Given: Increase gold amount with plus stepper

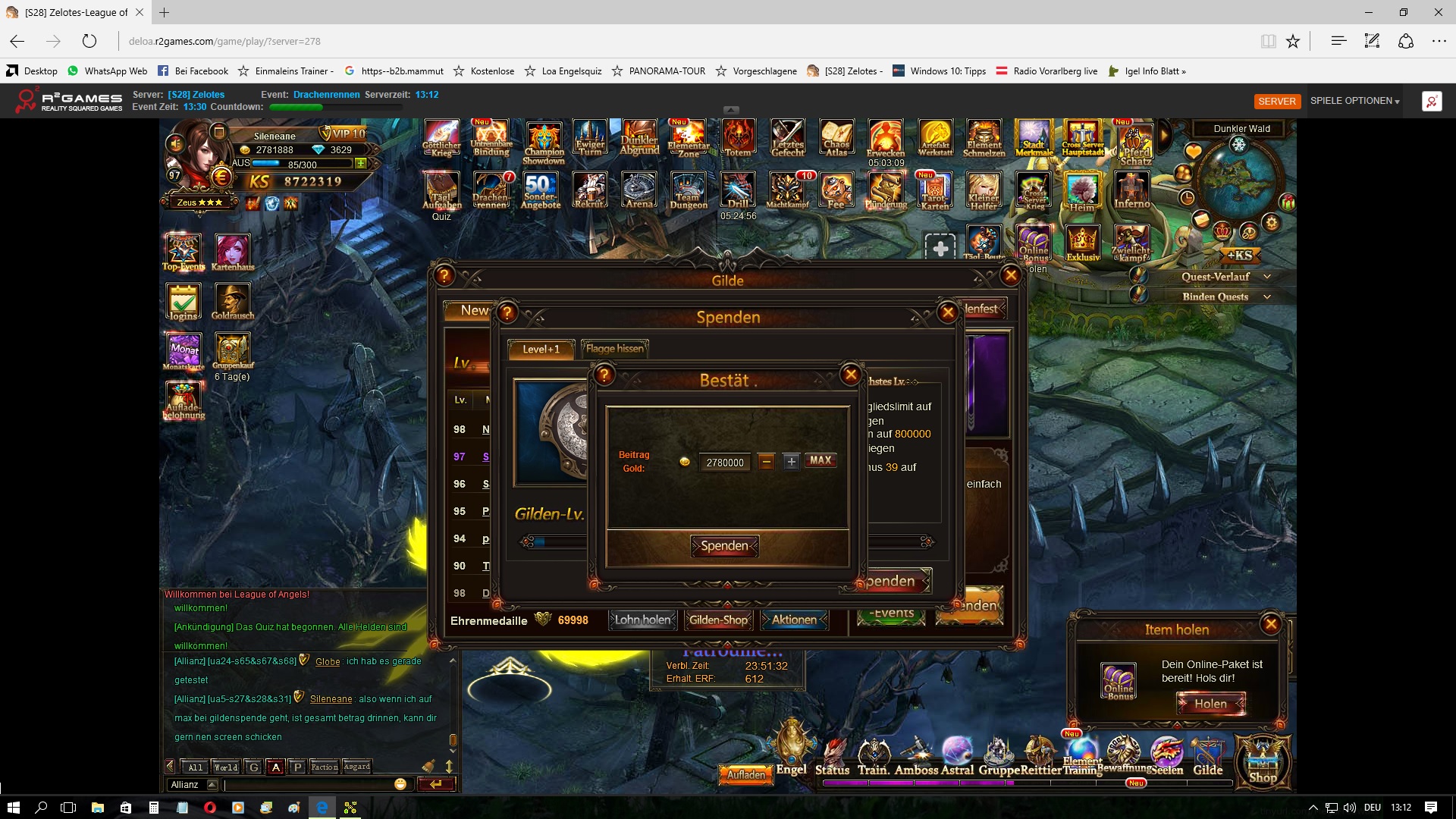Looking at the screenshot, I should [791, 461].
